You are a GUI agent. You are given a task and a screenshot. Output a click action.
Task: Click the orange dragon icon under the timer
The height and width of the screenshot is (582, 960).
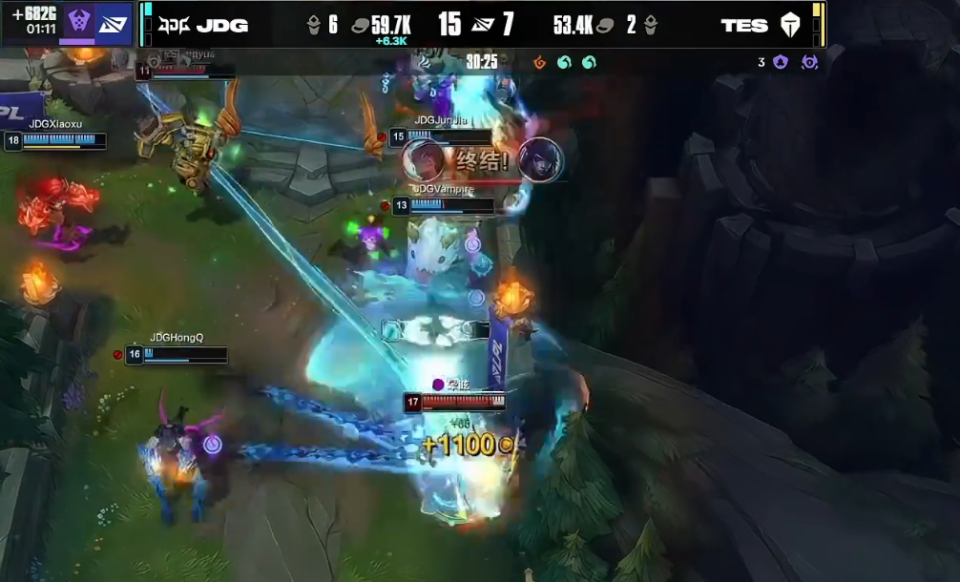(540, 62)
